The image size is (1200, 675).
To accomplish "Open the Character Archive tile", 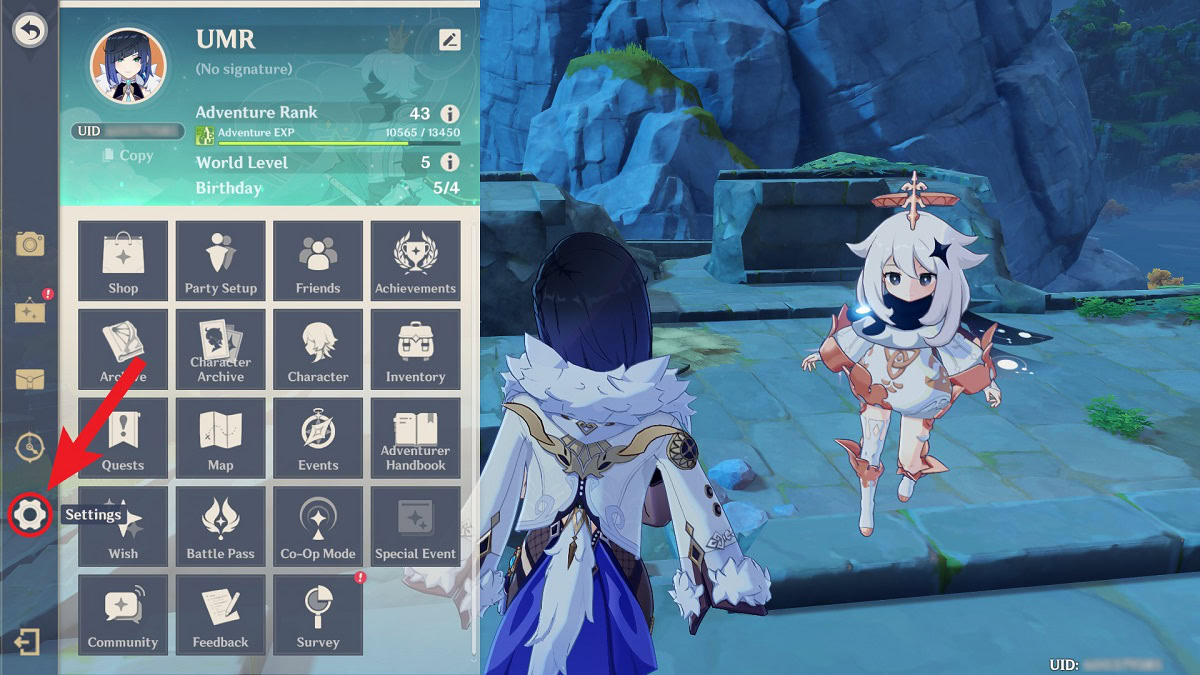I will (x=221, y=349).
